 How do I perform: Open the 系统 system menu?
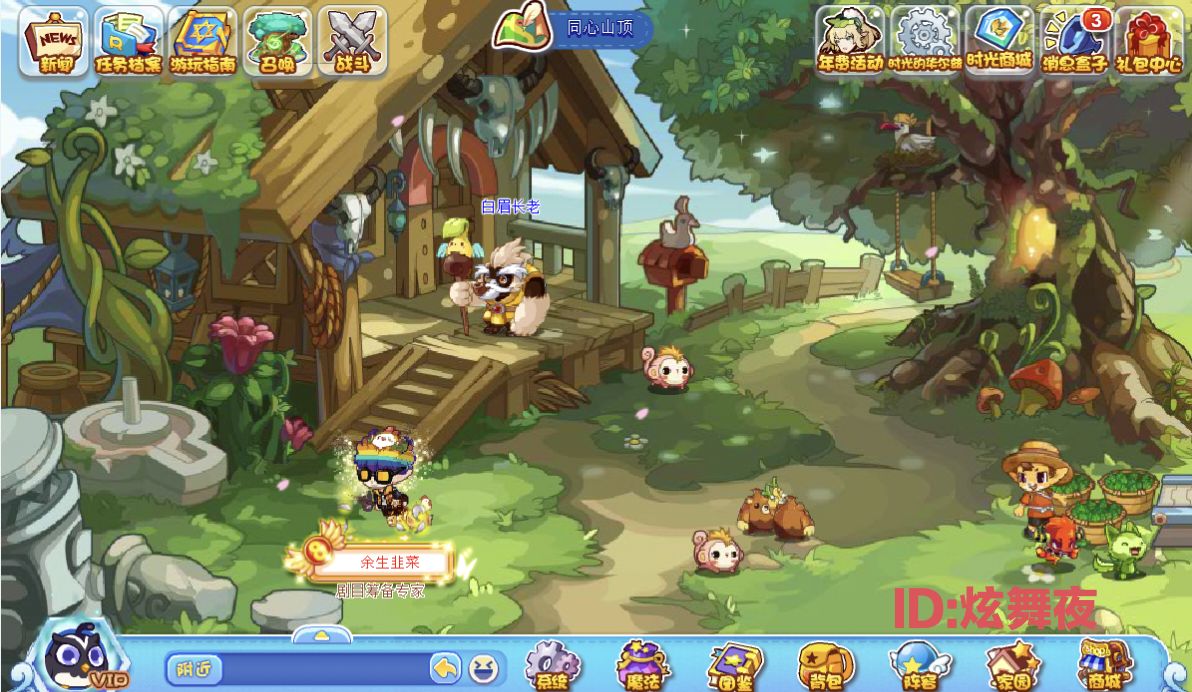click(x=551, y=666)
